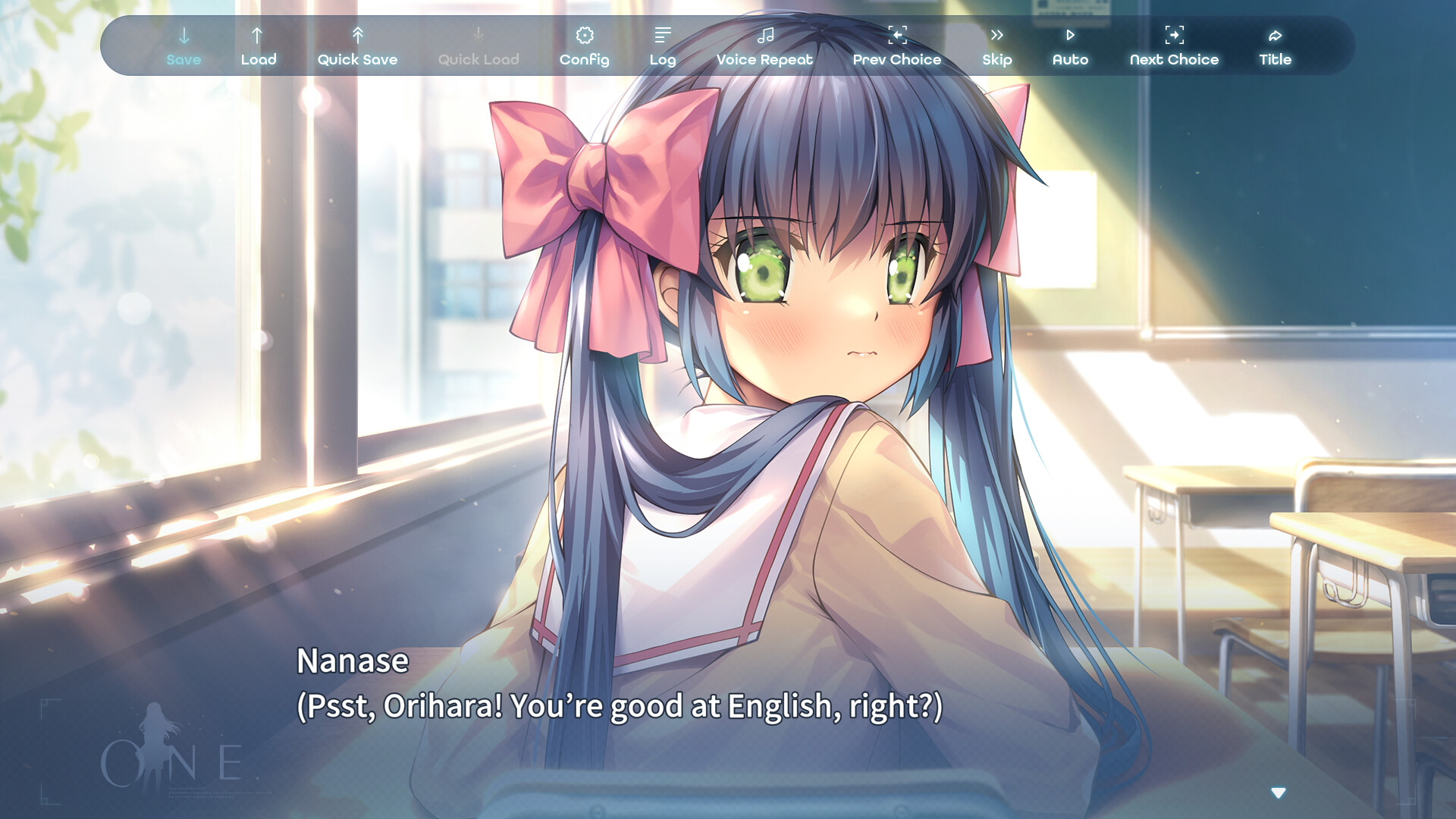Enable Auto mode with the play triangle
Screen dimensions: 1456x819
[1071, 34]
